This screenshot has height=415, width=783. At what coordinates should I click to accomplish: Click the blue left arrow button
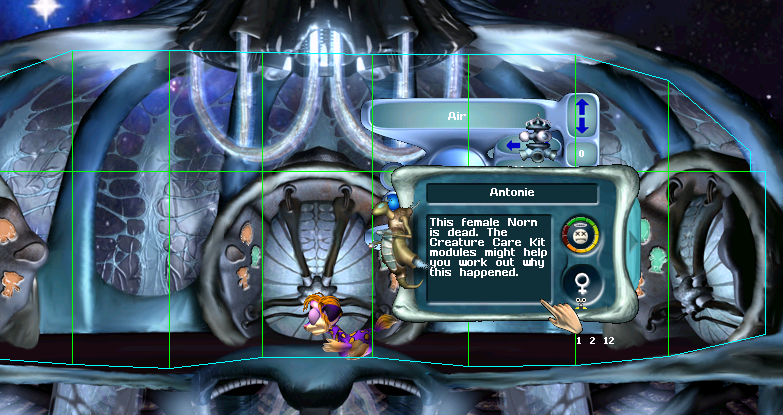click(x=515, y=146)
